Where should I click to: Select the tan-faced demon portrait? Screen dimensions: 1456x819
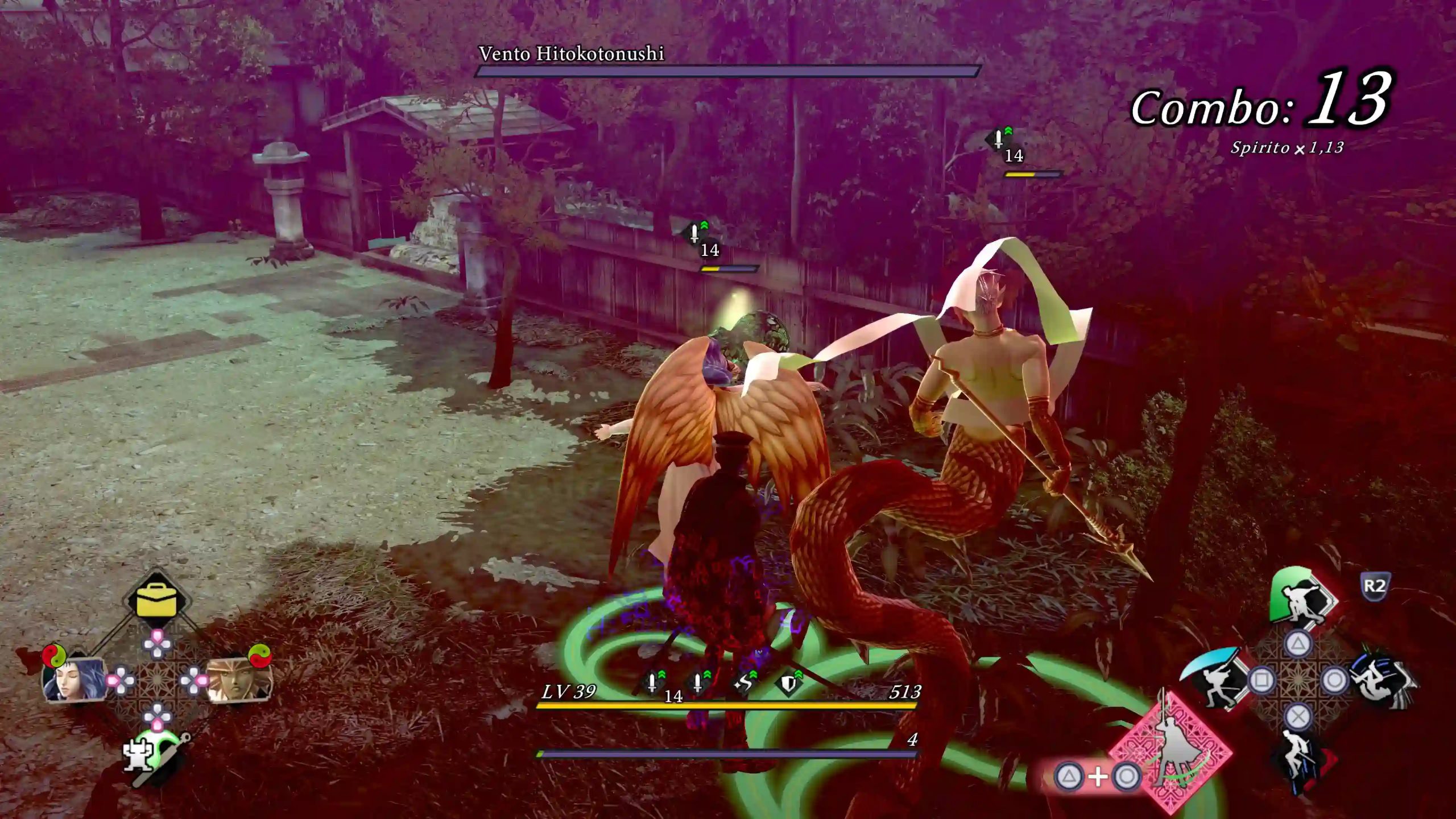[238, 680]
